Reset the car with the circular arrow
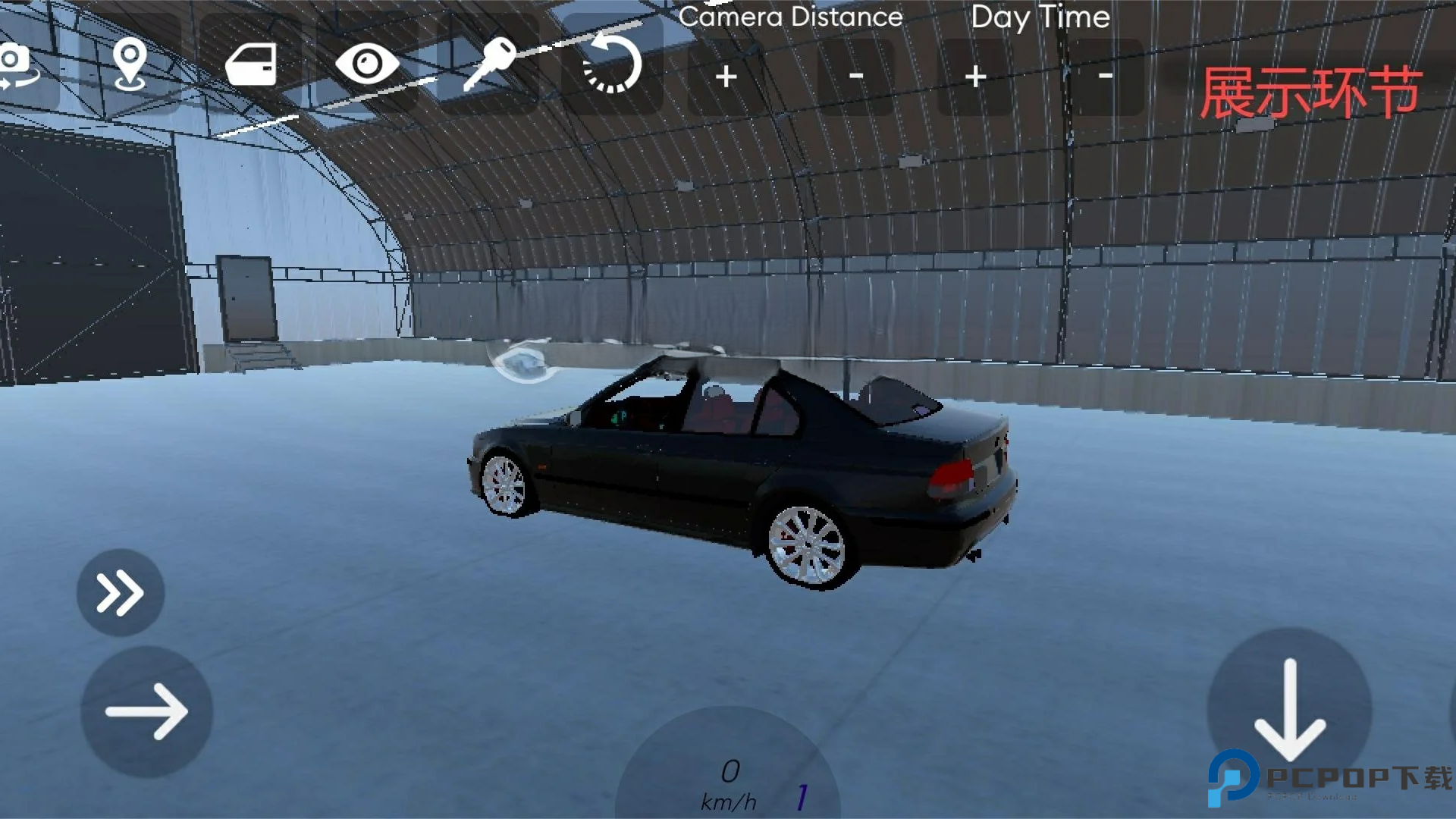 tap(612, 65)
